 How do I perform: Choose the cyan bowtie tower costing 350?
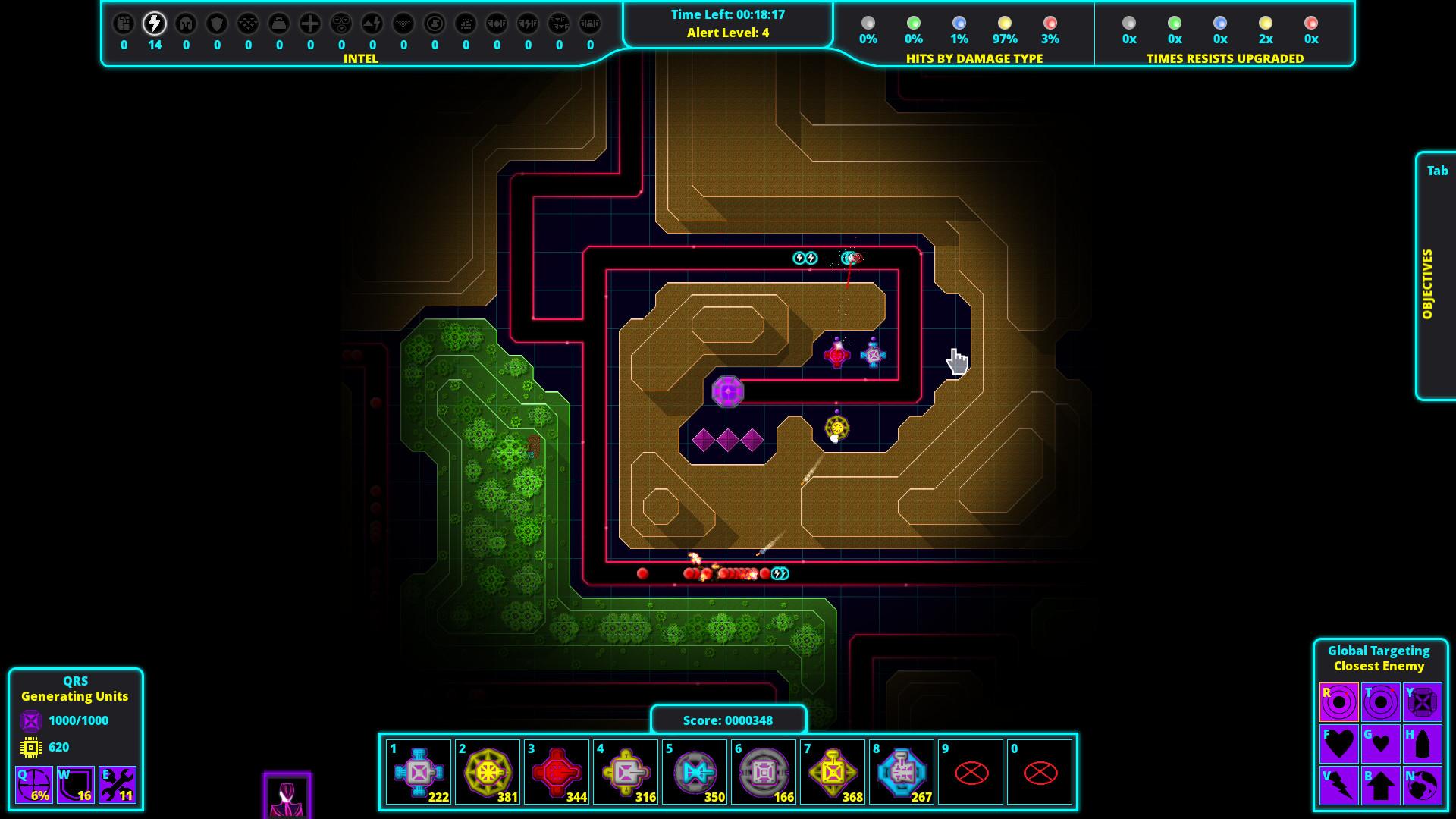(x=694, y=772)
